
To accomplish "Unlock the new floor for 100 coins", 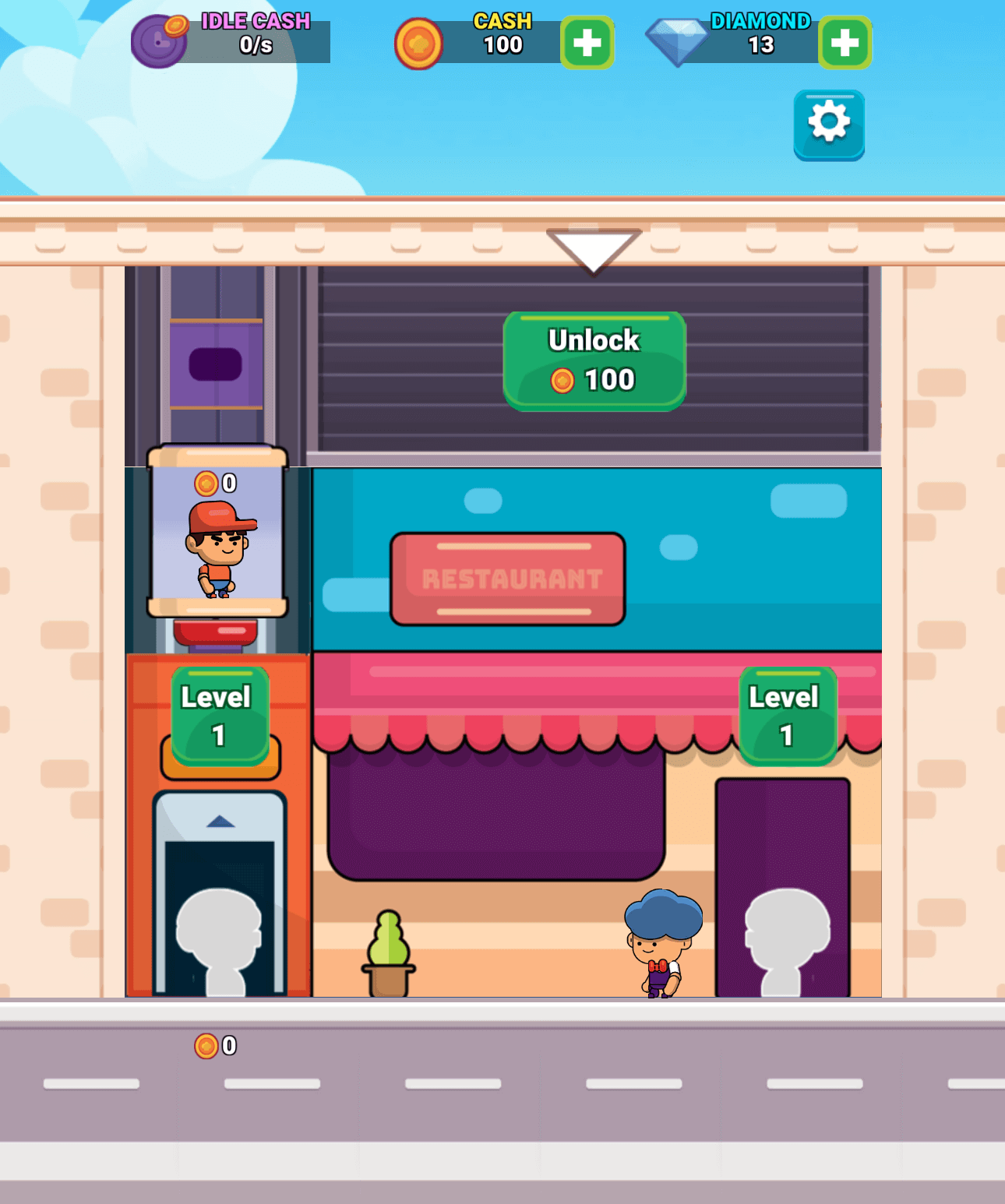I will click(x=594, y=360).
